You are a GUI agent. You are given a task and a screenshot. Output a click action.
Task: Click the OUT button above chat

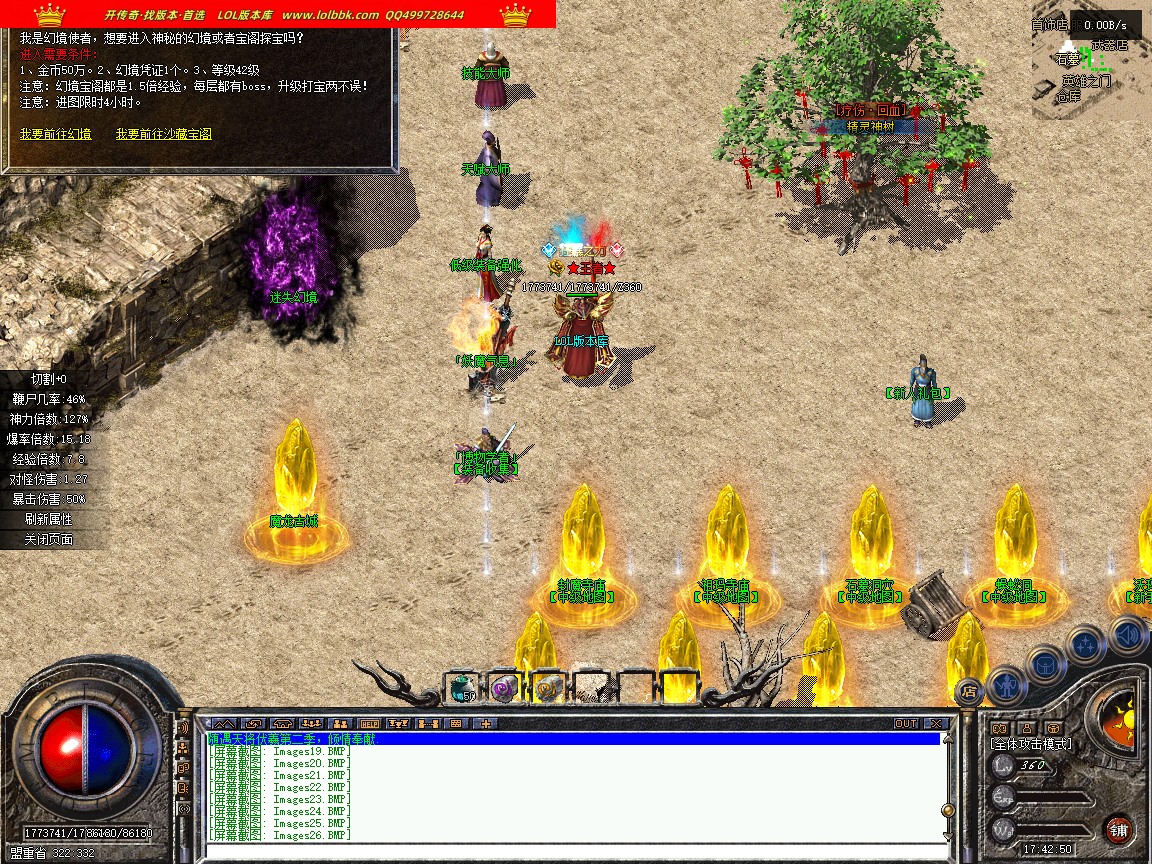click(906, 723)
